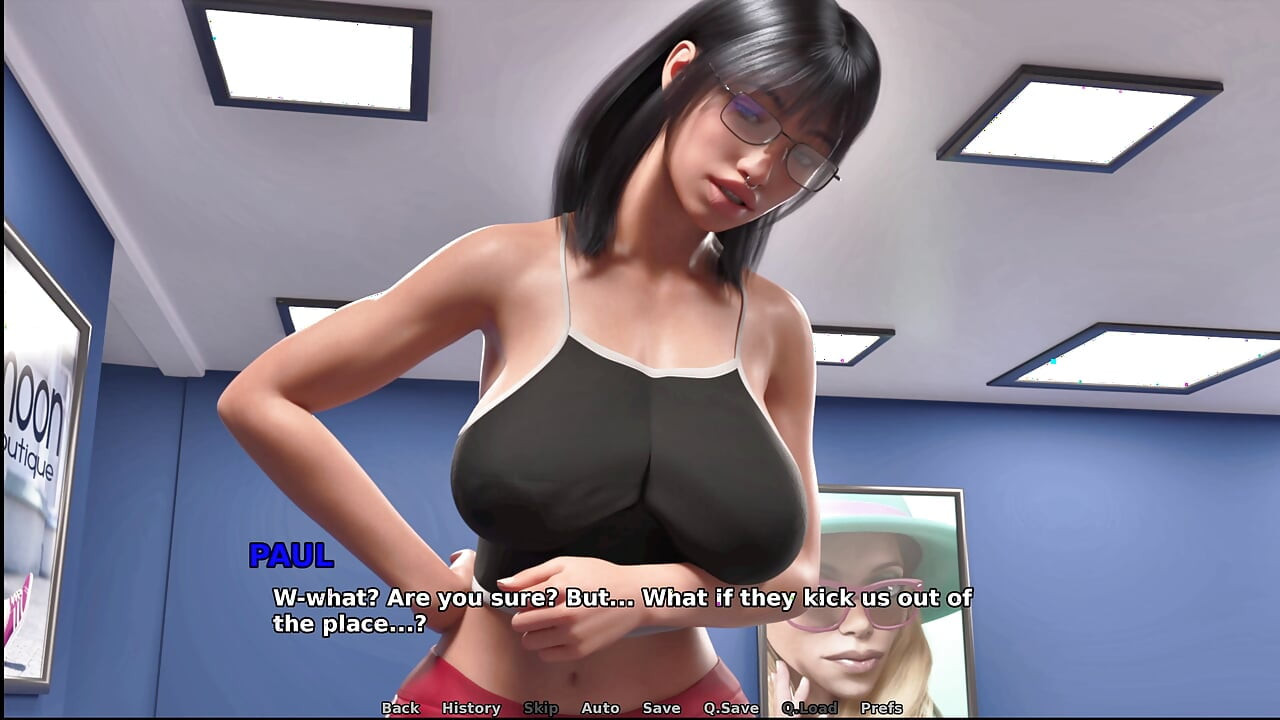The height and width of the screenshot is (720, 1280).
Task: Quick save with Q.Save
Action: click(731, 708)
